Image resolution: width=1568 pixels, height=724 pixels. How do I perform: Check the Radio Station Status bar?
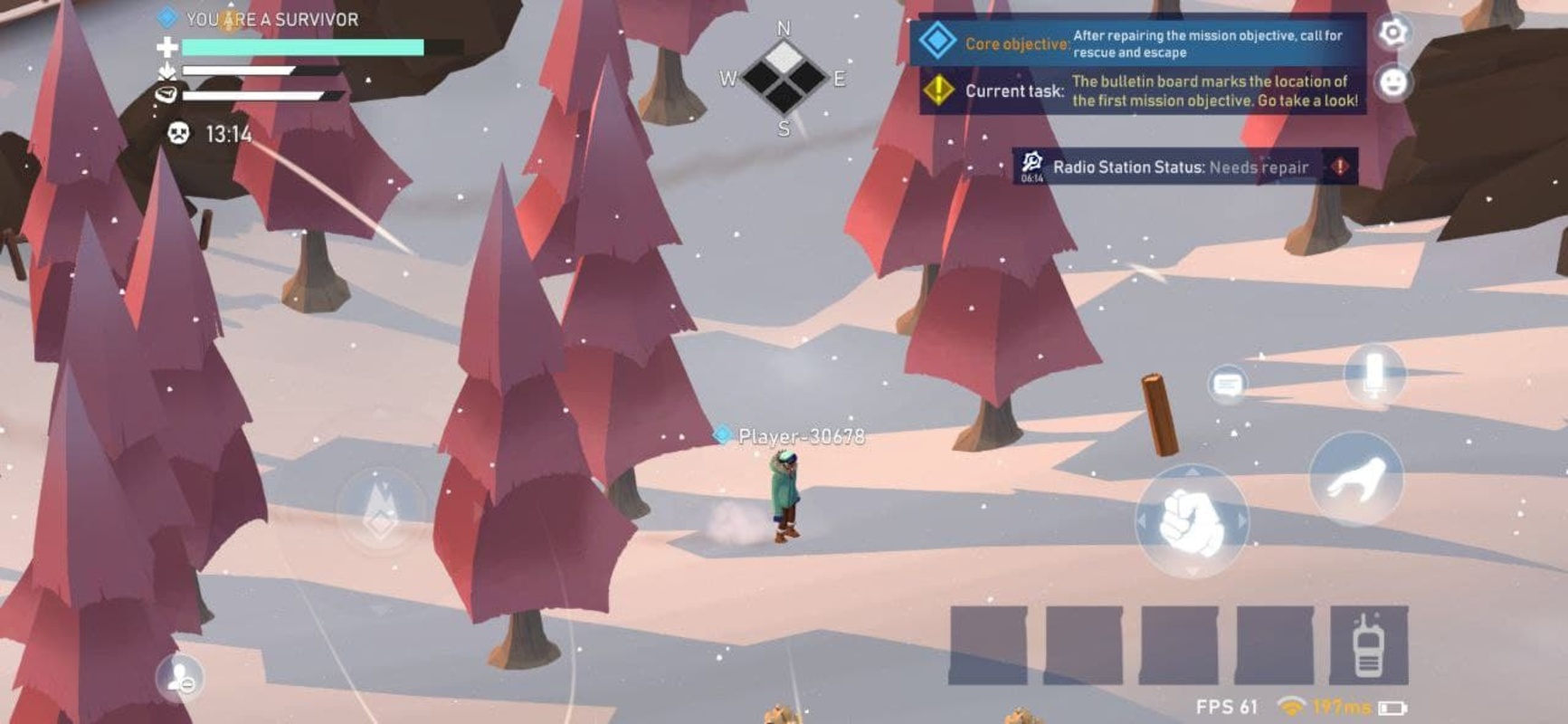pos(1184,167)
